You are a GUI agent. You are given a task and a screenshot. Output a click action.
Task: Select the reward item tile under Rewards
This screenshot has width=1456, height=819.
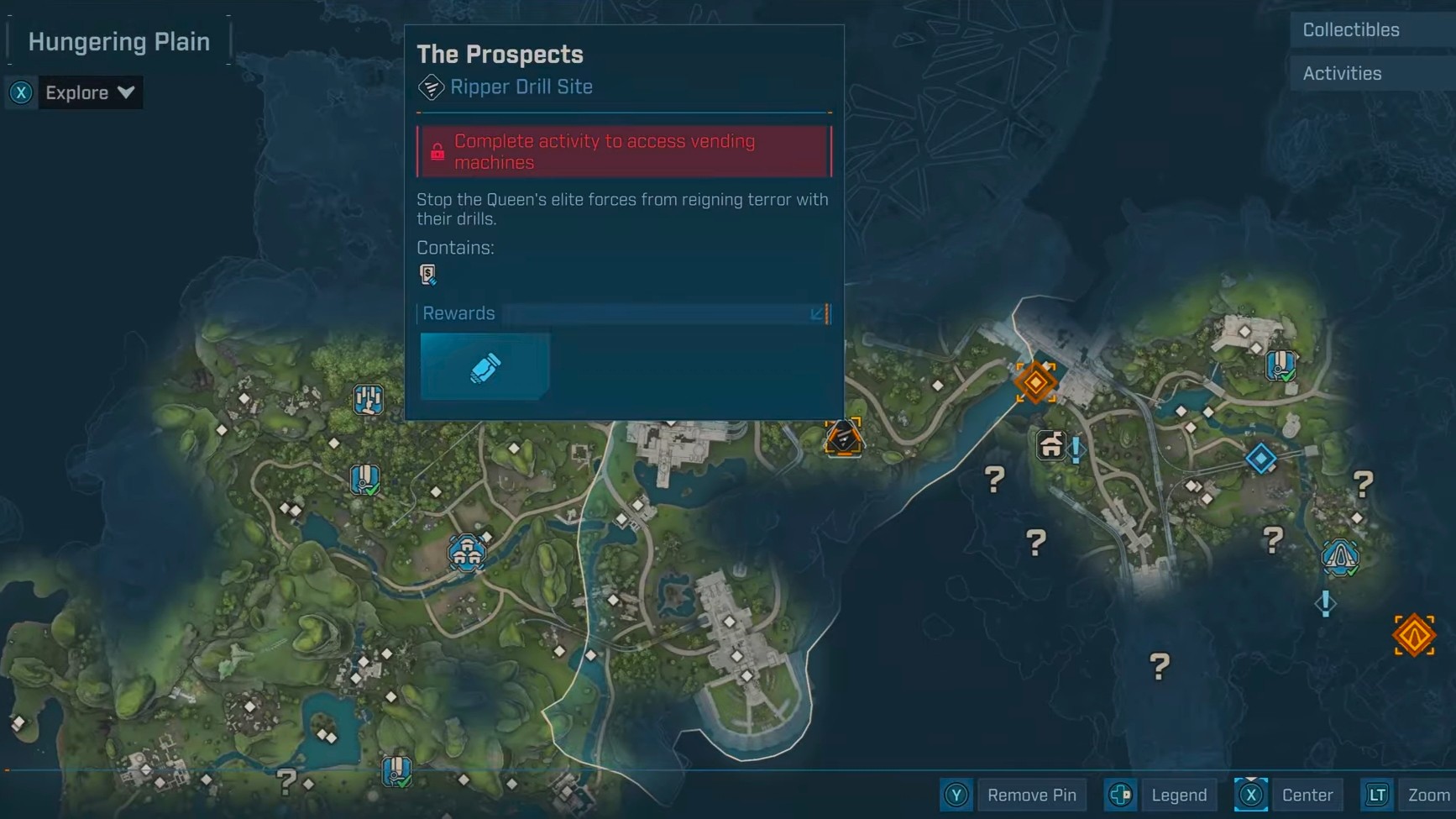(x=484, y=366)
